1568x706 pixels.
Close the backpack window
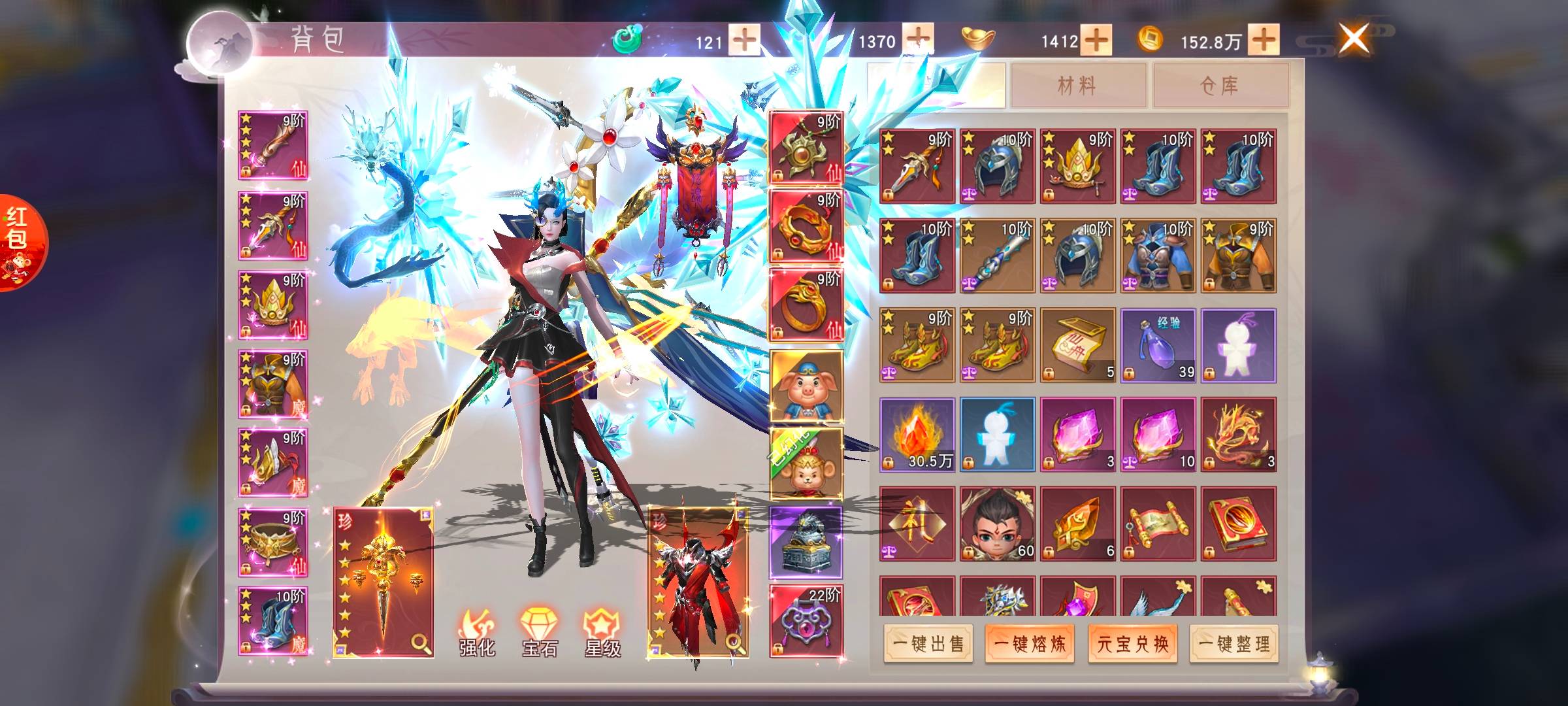tap(1354, 38)
